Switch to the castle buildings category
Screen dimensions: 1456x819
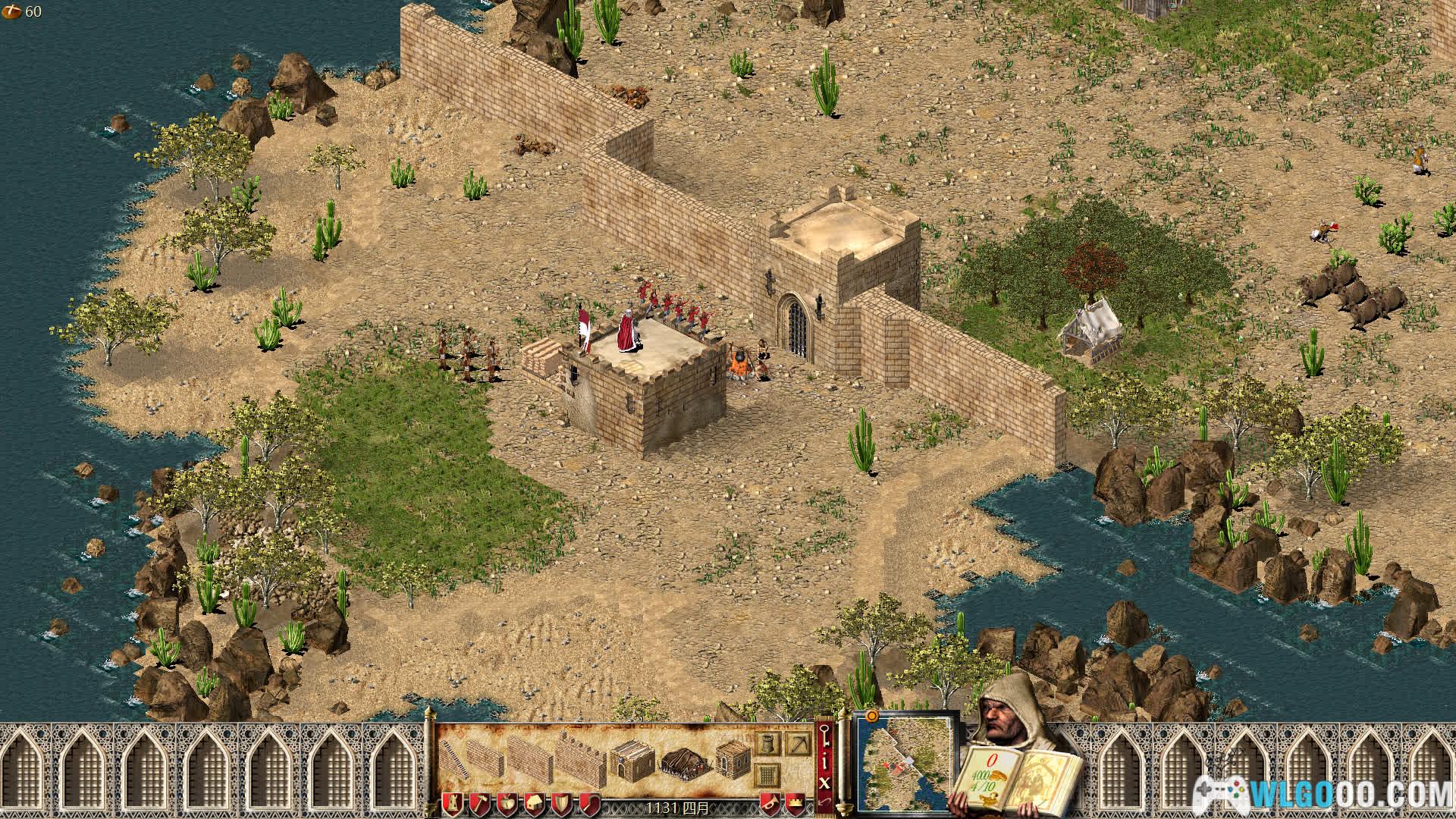(x=454, y=803)
